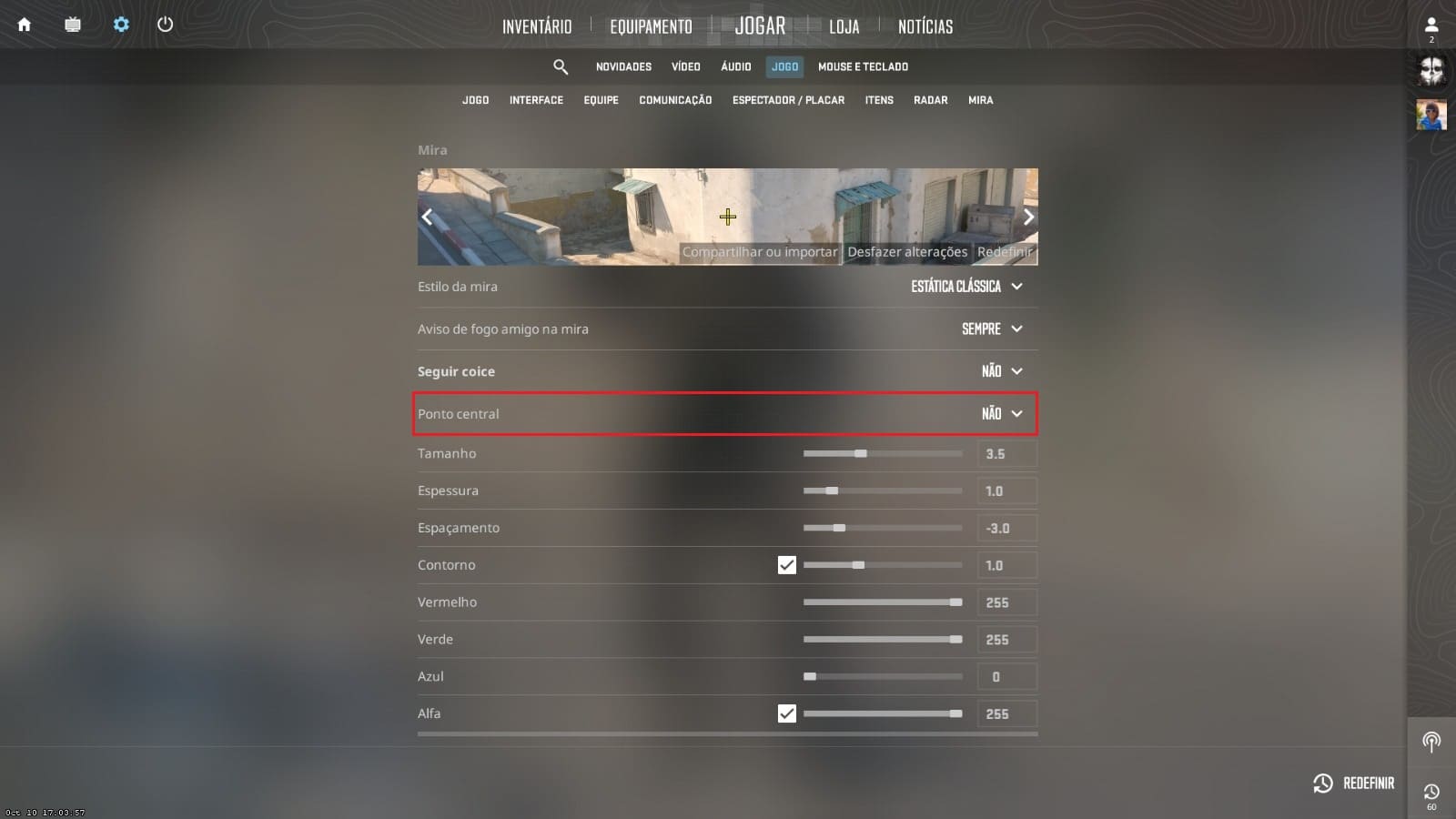
Task: Click the headset audio icon on the right sidebar
Action: pos(1432,742)
